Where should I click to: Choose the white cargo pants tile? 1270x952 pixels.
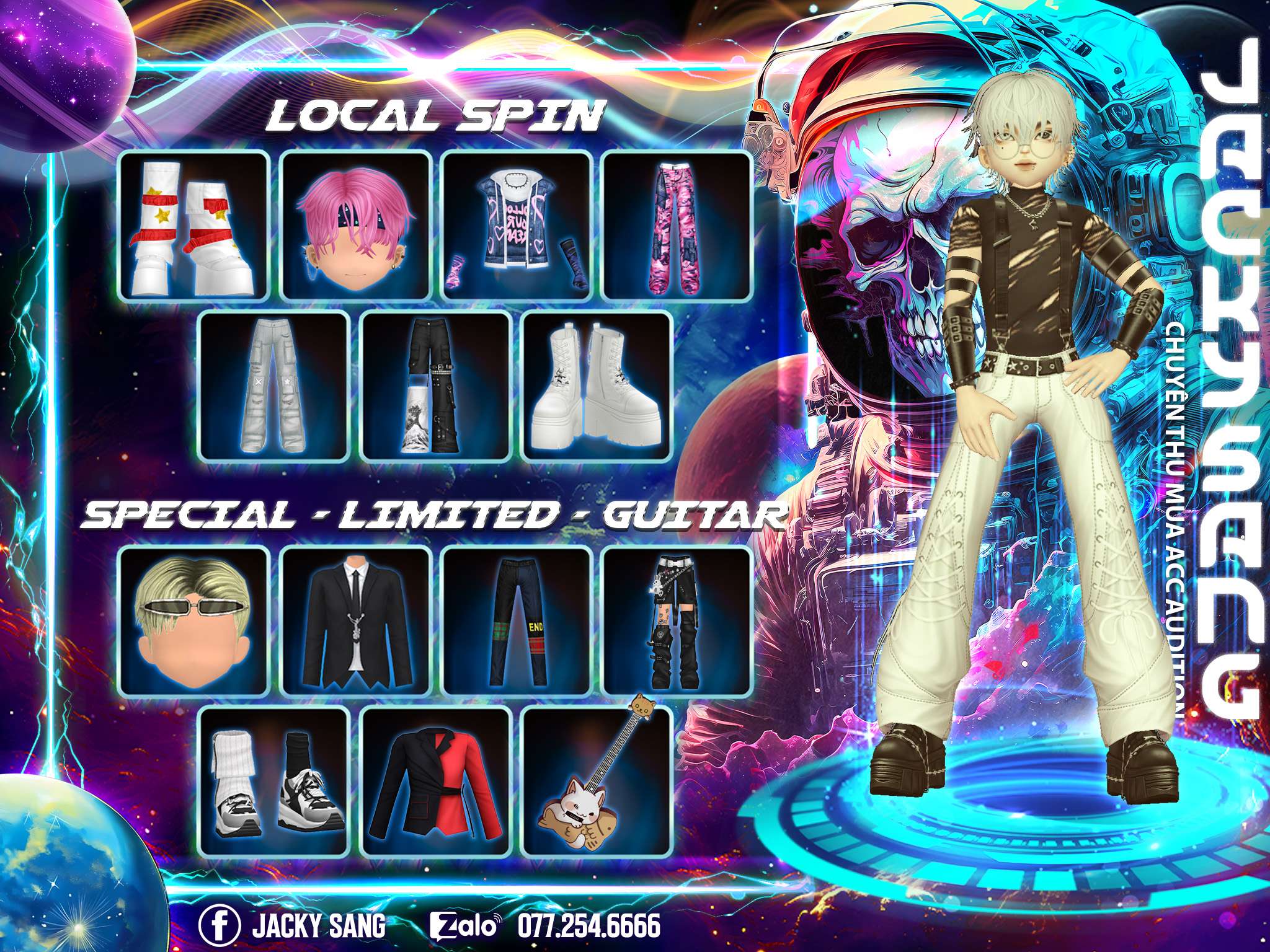pos(275,387)
